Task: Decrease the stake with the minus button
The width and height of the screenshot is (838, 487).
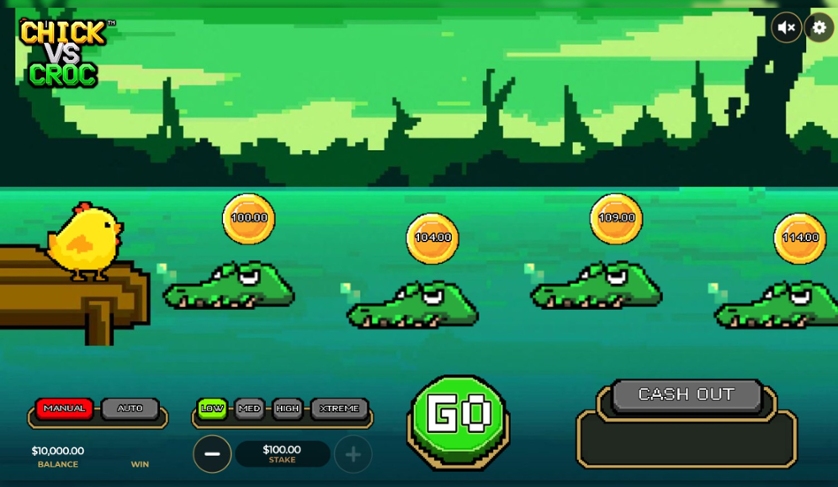Action: (x=212, y=454)
